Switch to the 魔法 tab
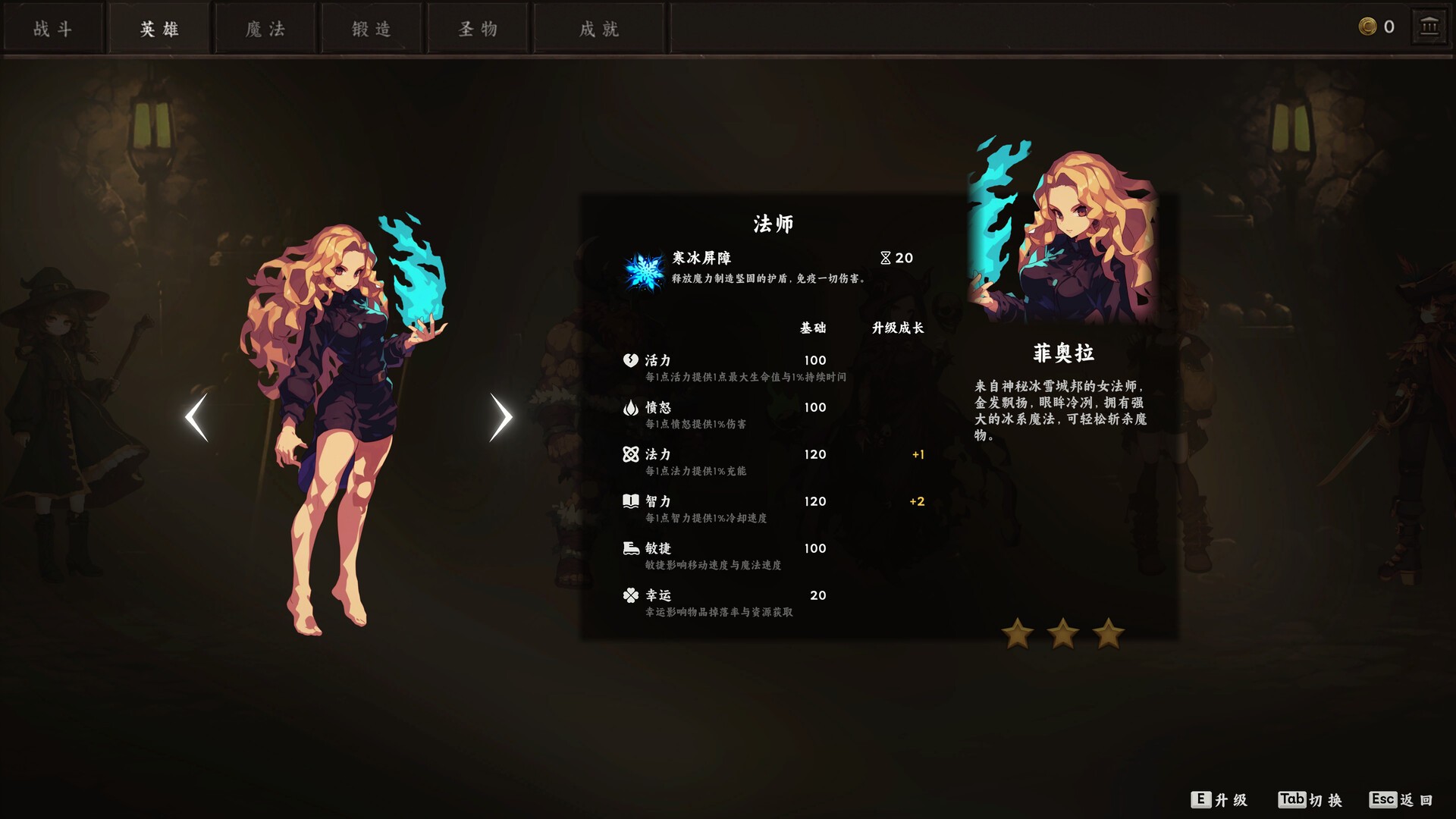The width and height of the screenshot is (1456, 819). pyautogui.click(x=265, y=28)
